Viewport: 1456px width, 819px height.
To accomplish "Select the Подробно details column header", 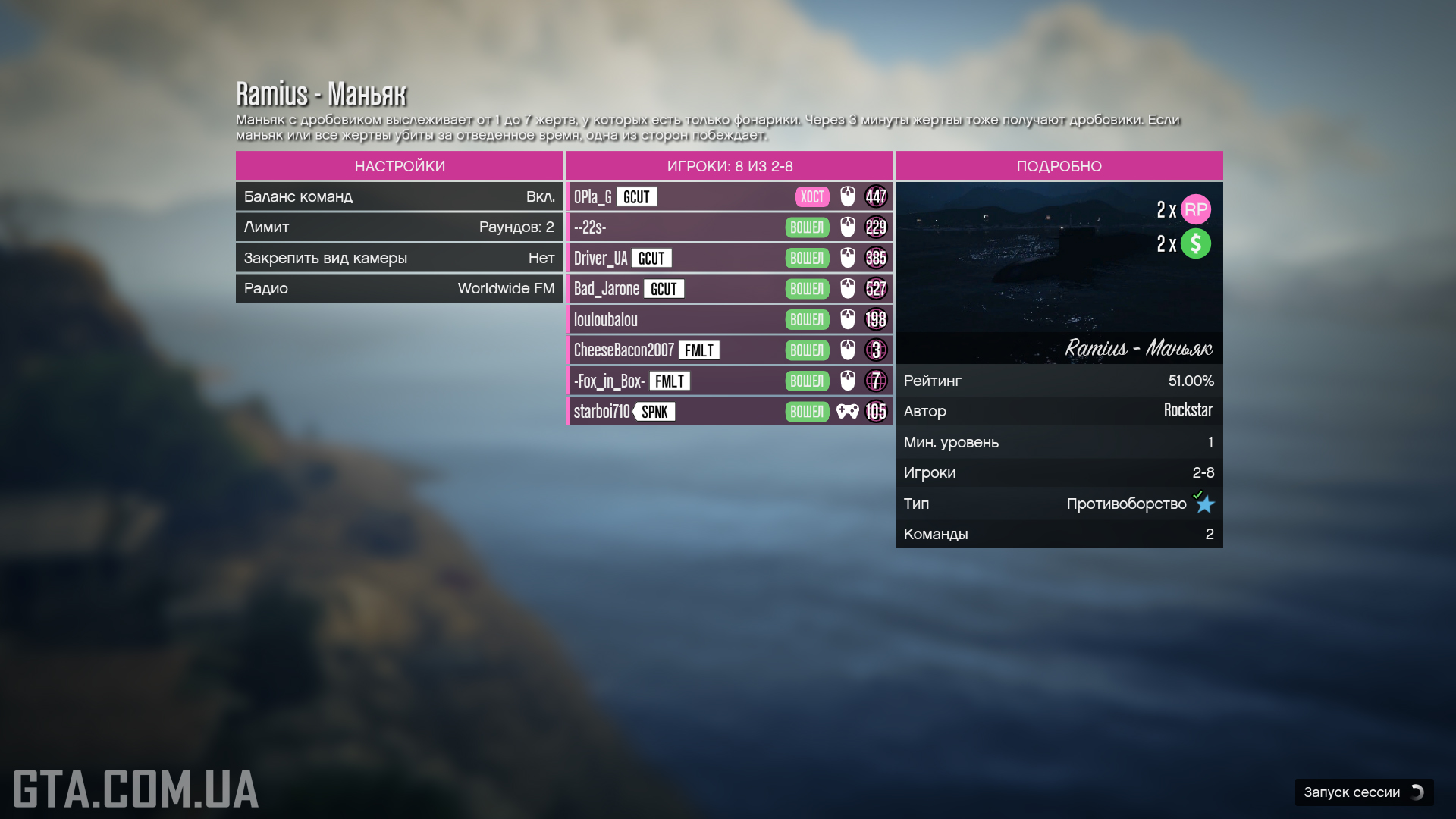I will tap(1059, 166).
